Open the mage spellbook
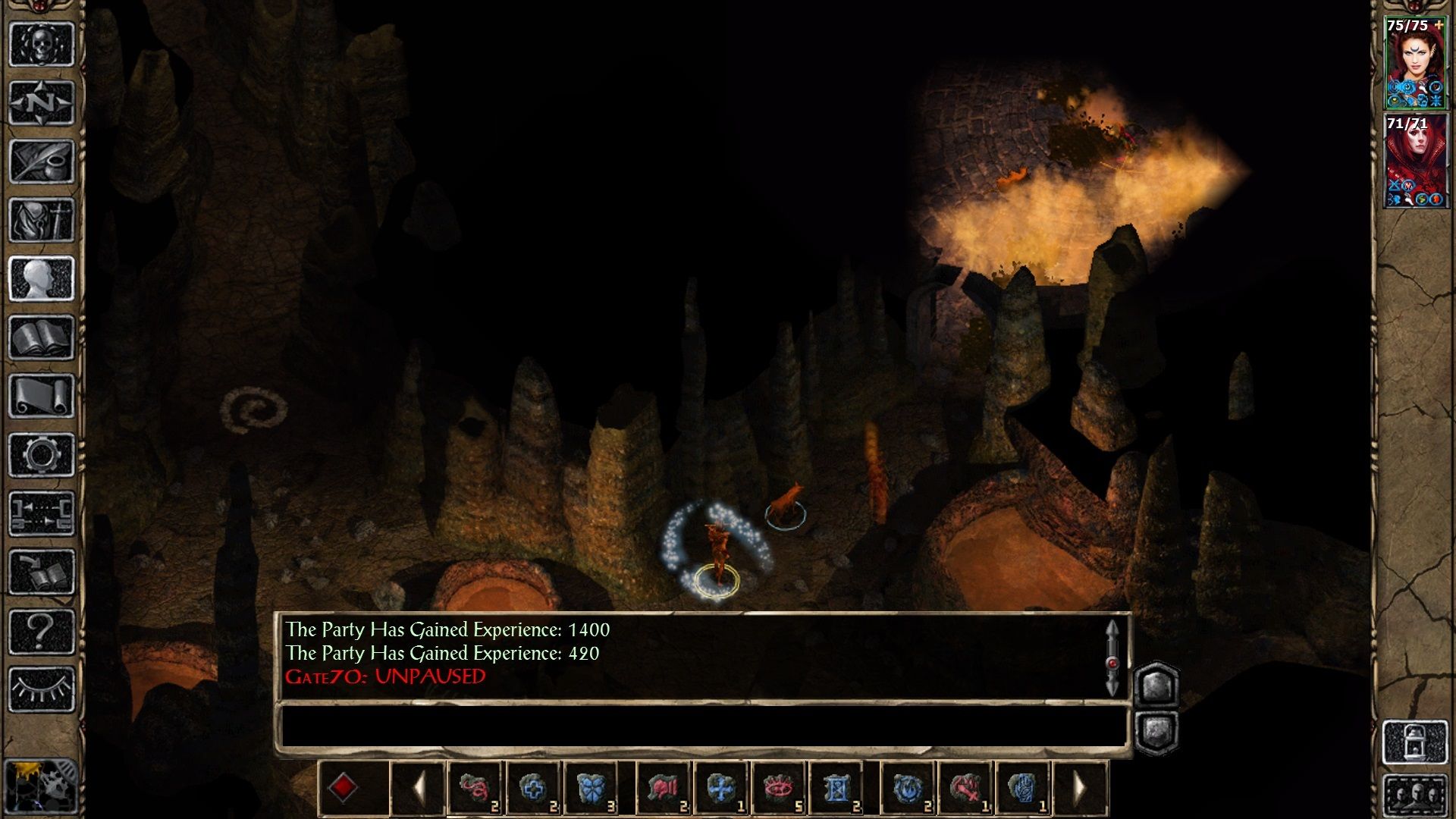Screen dimensions: 1456x819 [42, 337]
